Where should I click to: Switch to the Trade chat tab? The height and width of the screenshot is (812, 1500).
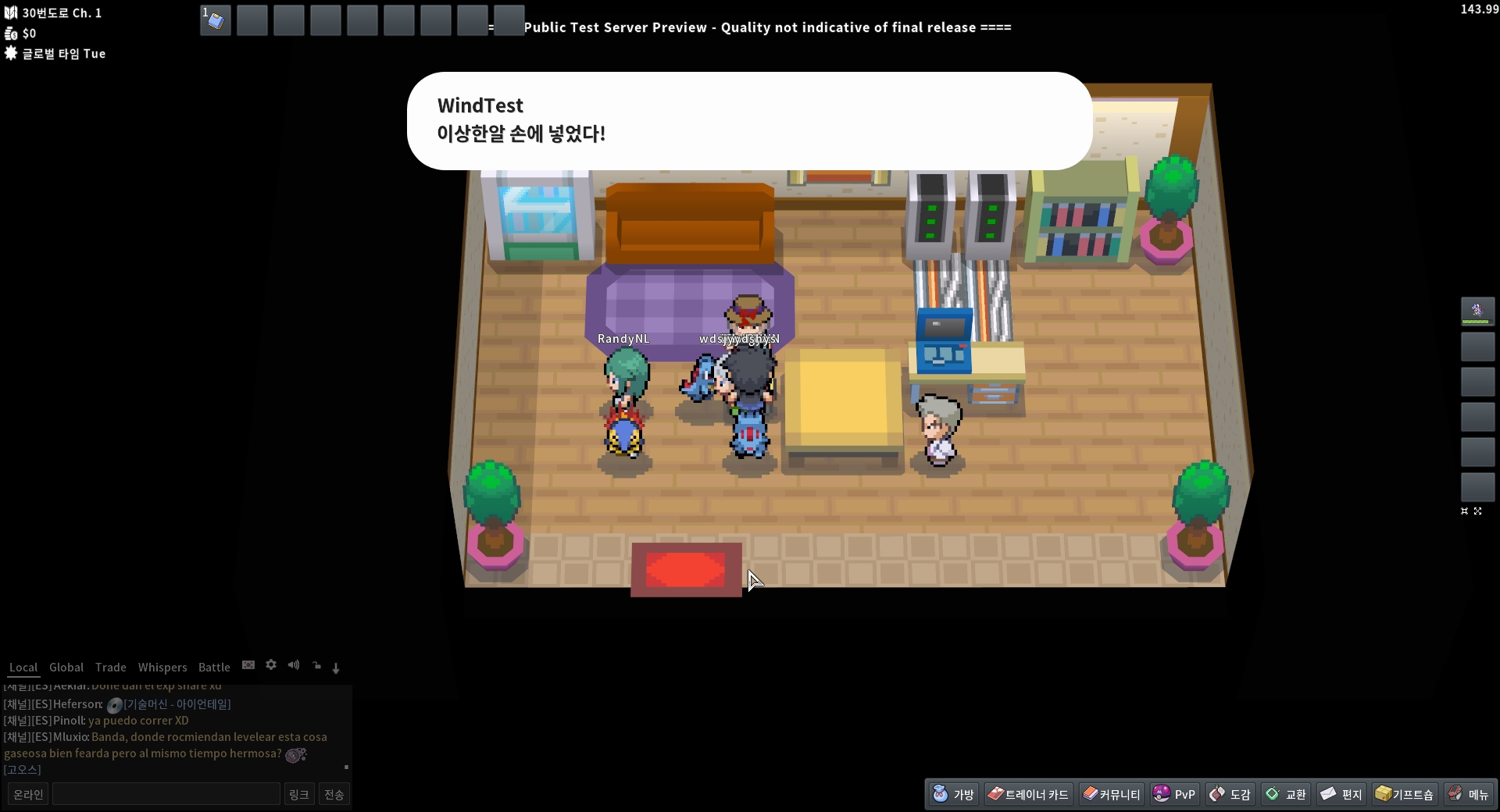[111, 668]
